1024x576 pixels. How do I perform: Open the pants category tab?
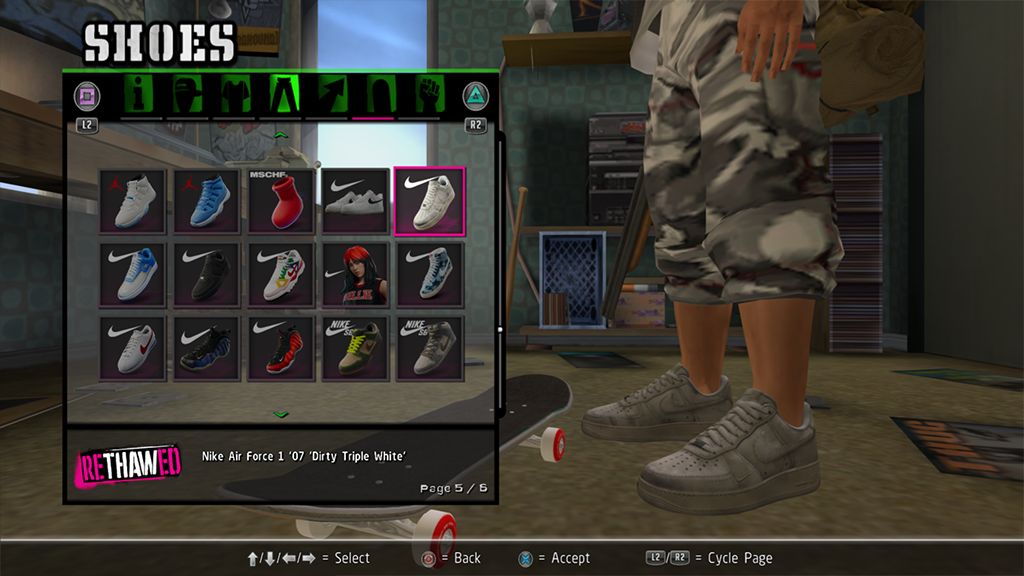[x=280, y=95]
